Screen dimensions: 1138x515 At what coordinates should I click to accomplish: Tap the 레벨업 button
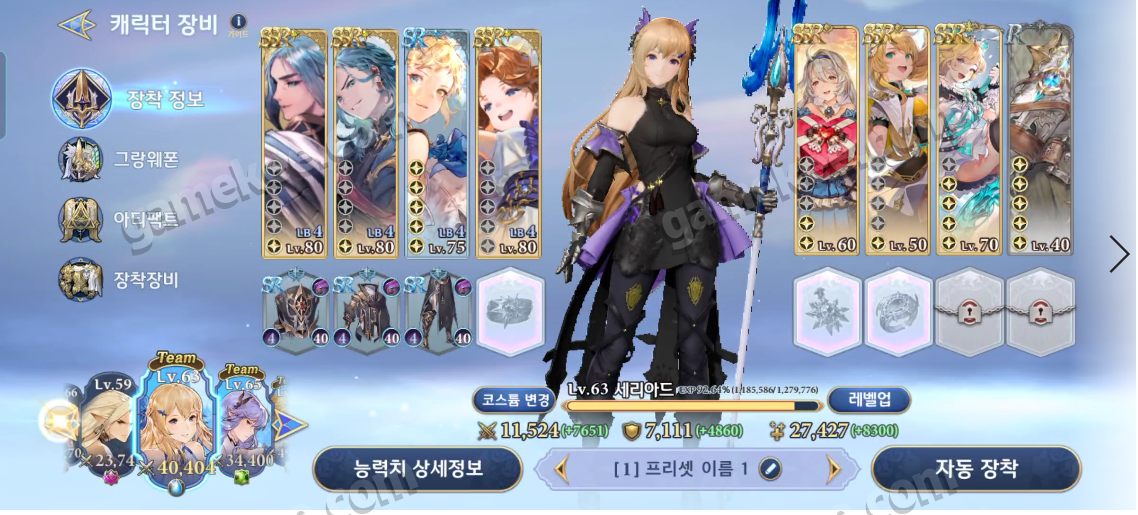[x=868, y=400]
